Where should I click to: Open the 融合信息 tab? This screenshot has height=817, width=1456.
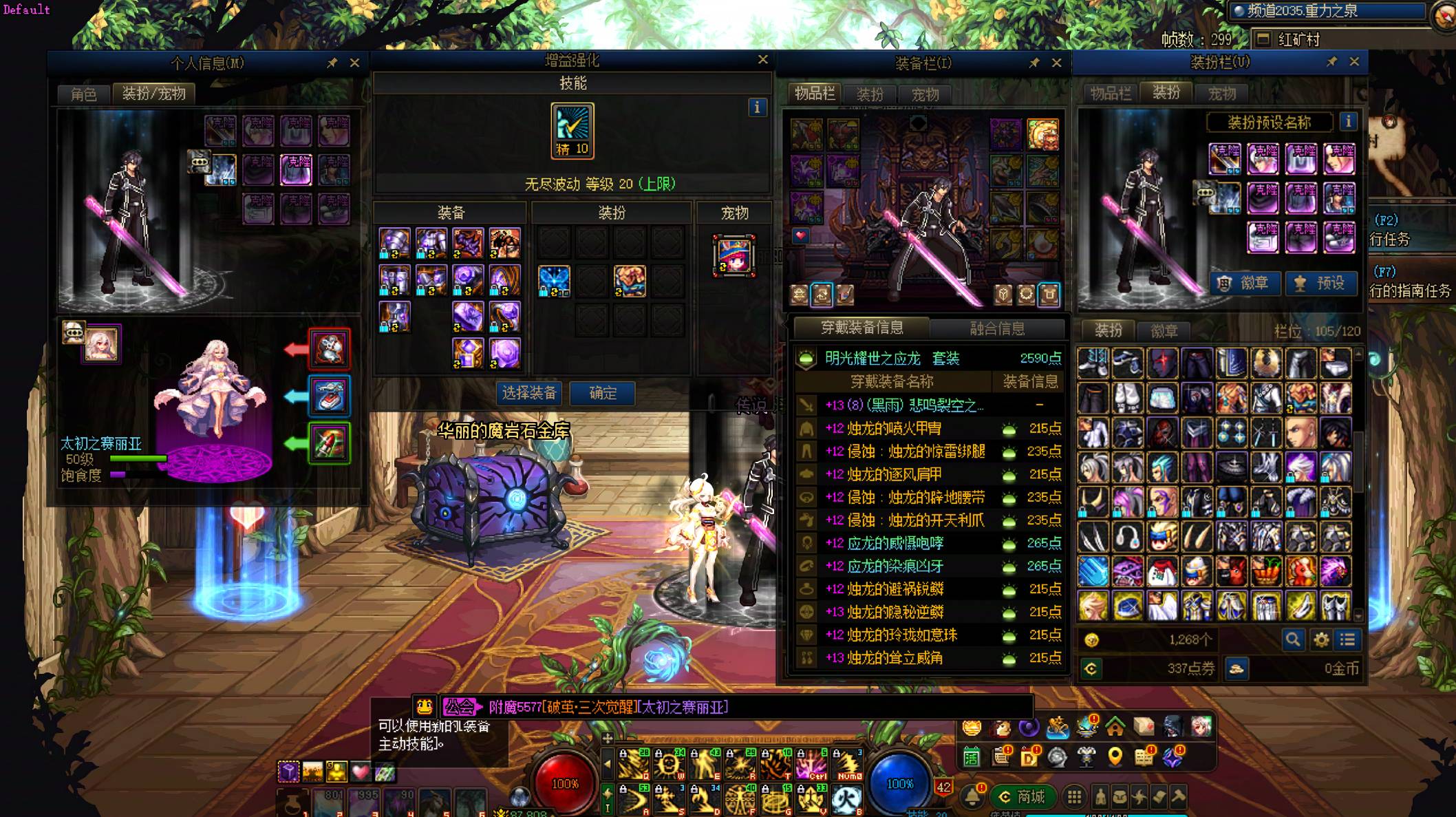pos(997,328)
